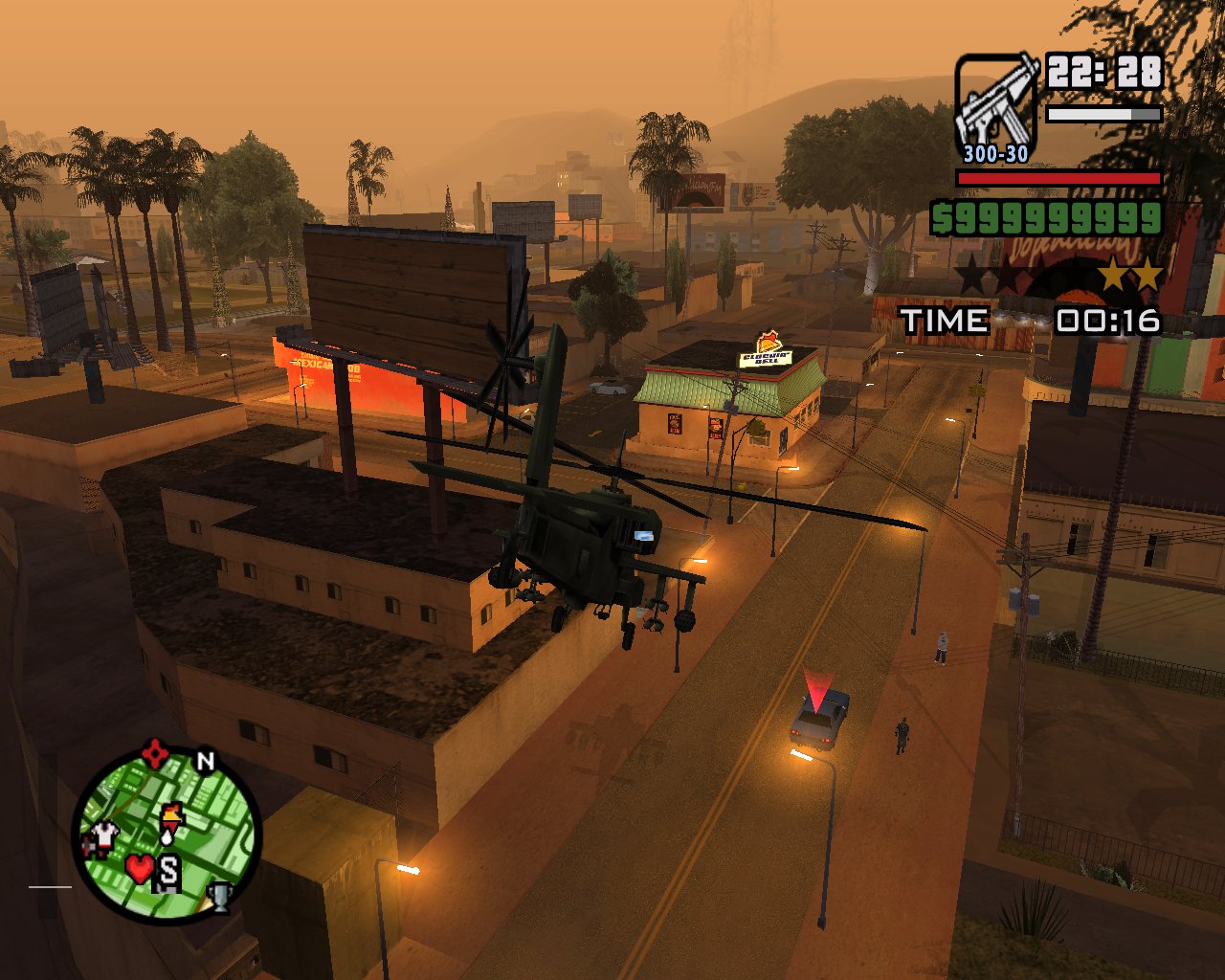Click the red heart girlfriend blip
Viewport: 1225px width, 980px height.
coord(140,868)
